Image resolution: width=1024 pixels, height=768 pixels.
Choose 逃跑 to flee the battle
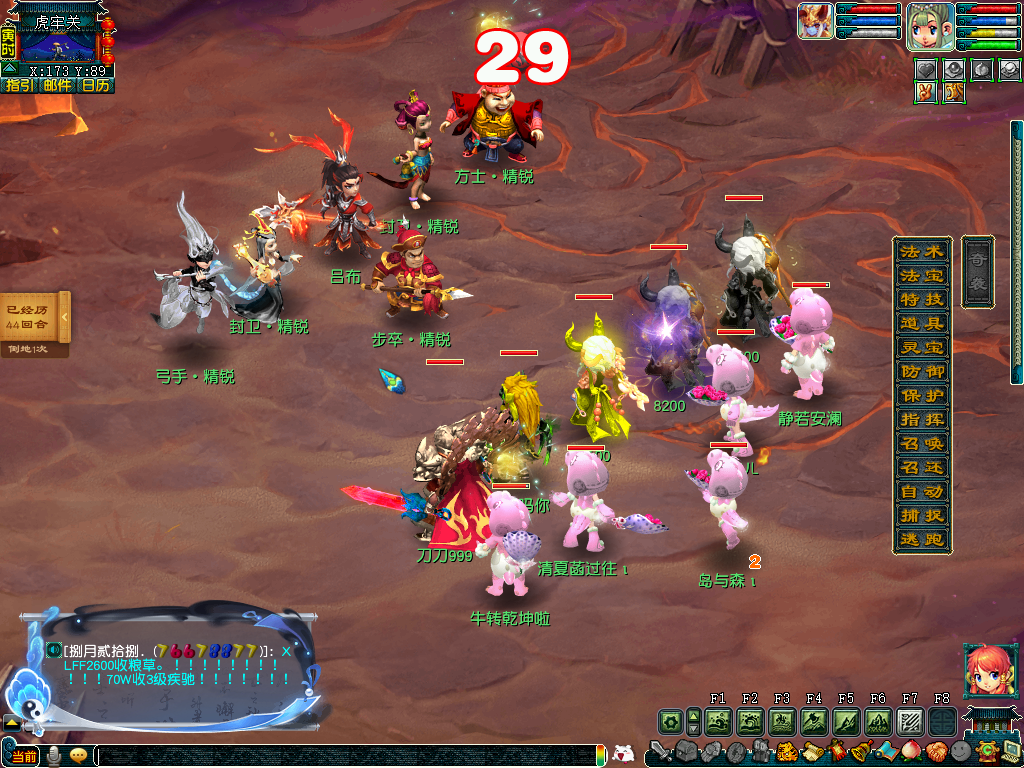point(921,540)
